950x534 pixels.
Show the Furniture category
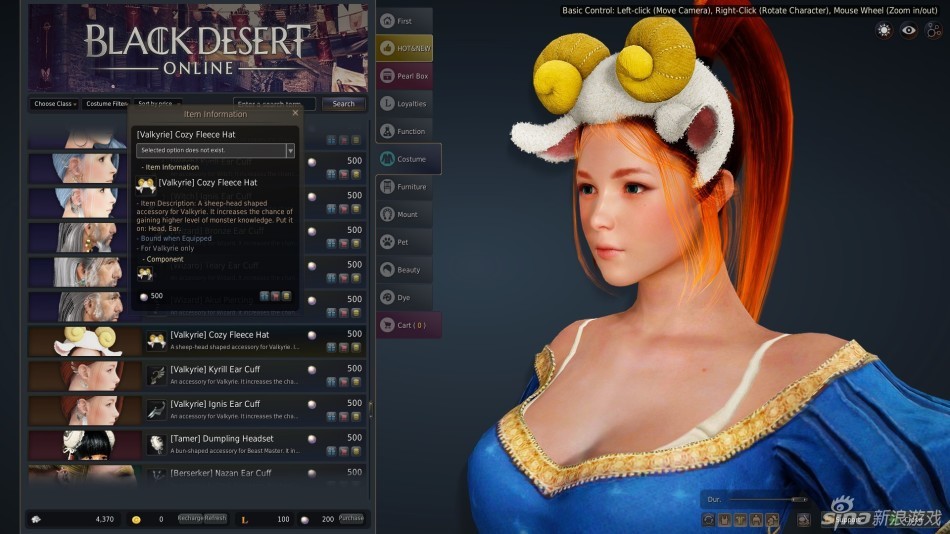point(405,187)
